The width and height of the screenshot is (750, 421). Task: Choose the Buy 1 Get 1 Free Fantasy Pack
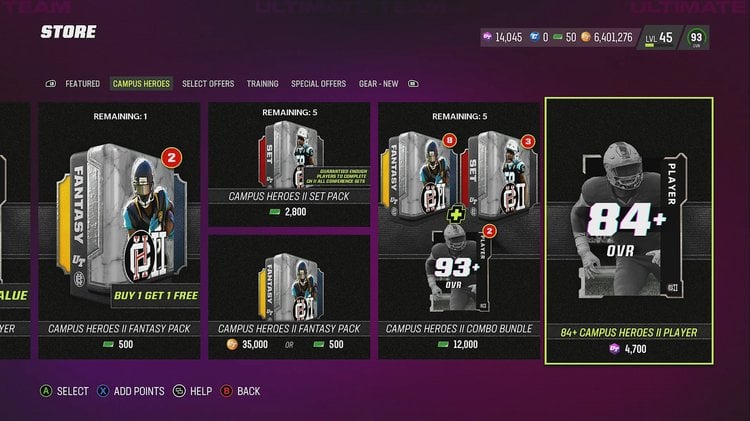tap(119, 230)
